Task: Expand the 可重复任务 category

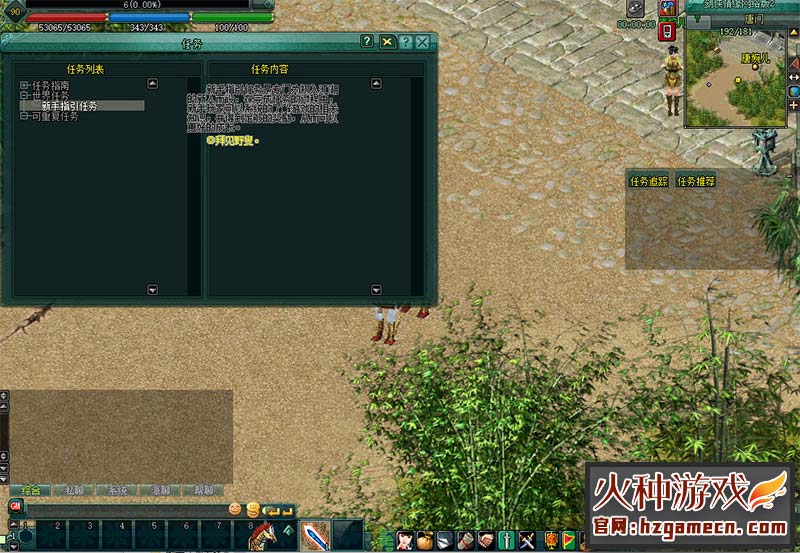Action: coord(23,116)
